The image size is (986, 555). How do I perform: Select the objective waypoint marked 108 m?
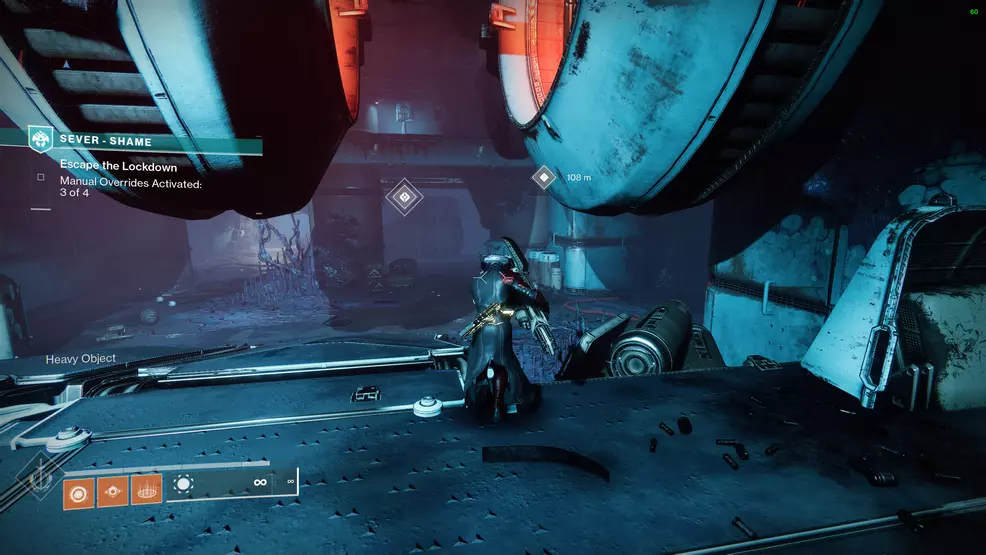544,177
